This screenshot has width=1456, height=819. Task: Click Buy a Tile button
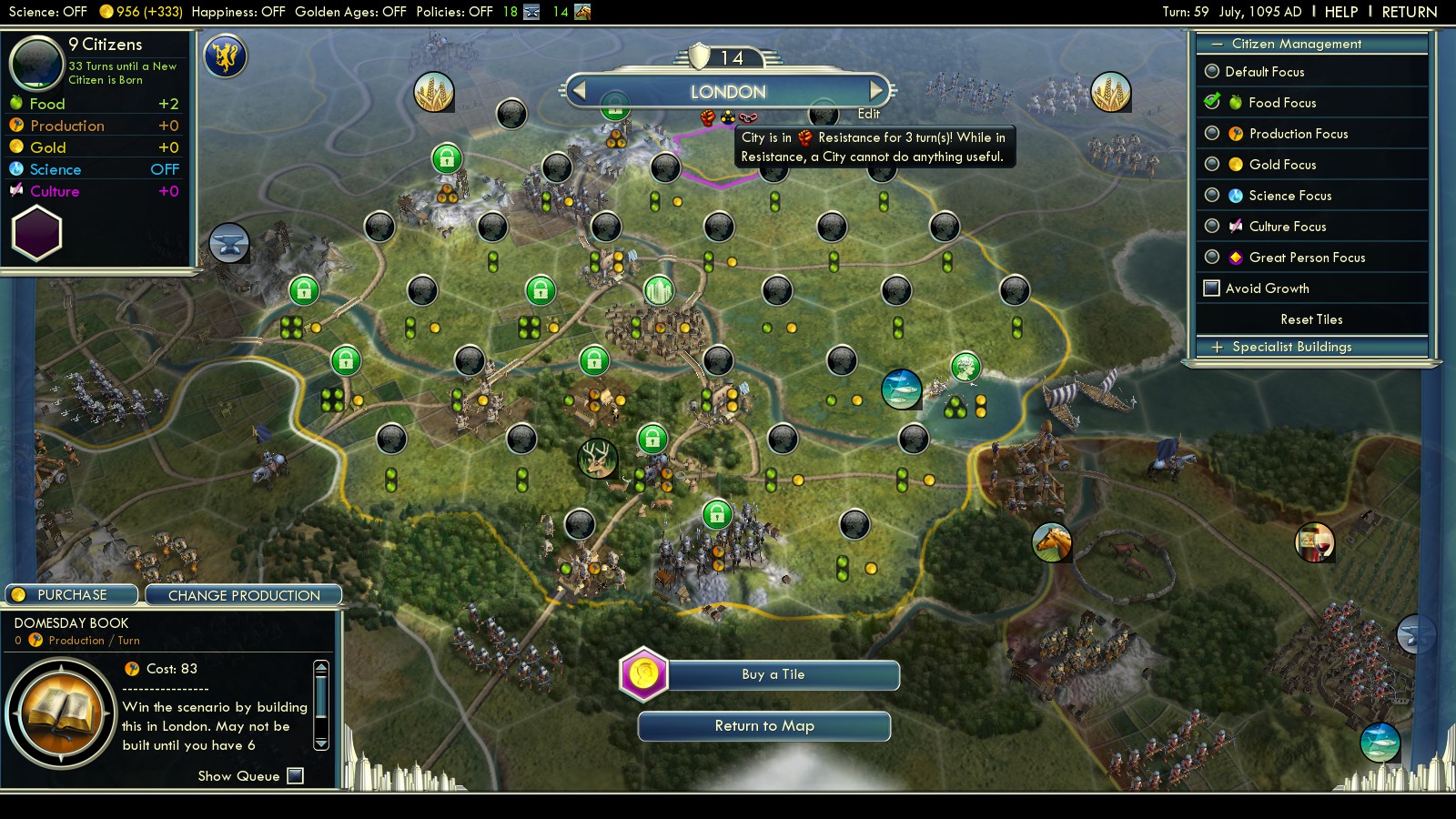coord(773,674)
